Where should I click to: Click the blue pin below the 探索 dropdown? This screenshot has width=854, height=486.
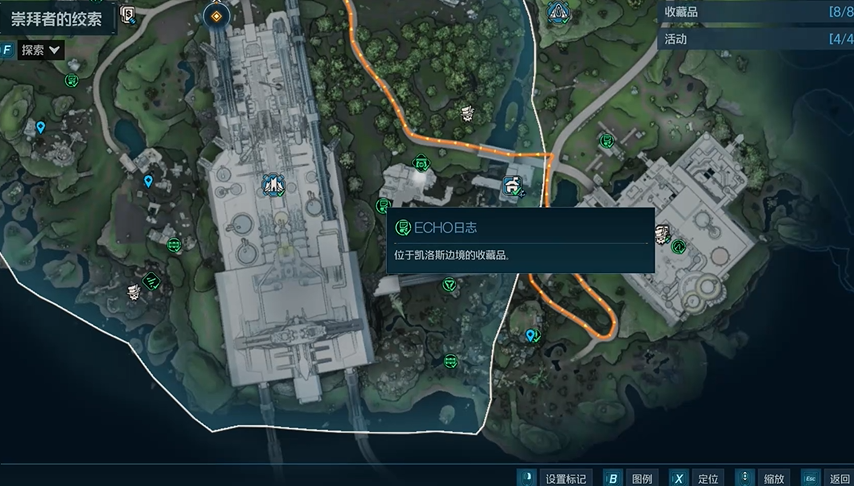[x=40, y=127]
